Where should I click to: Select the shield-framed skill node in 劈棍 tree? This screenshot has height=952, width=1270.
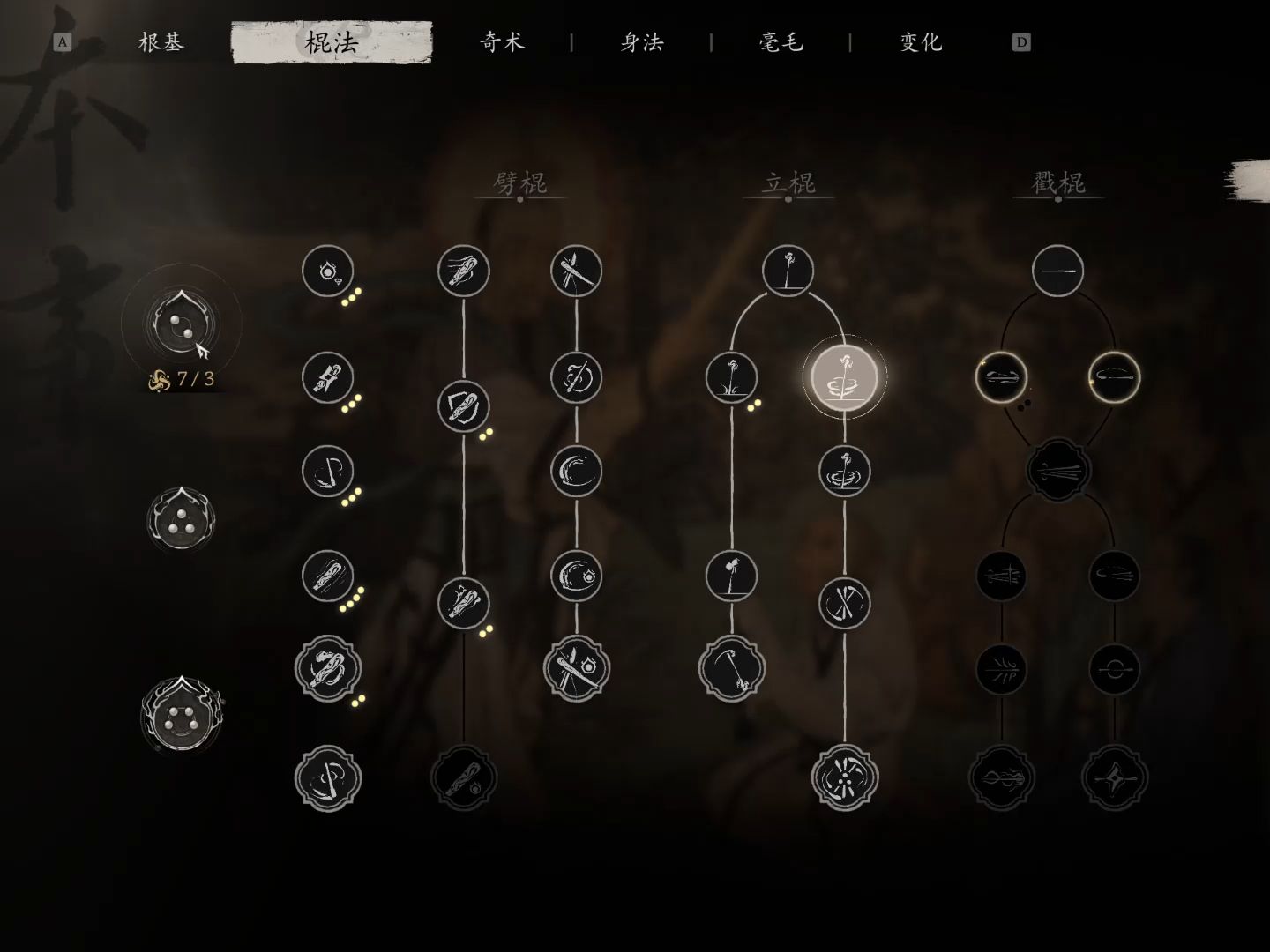click(x=464, y=407)
